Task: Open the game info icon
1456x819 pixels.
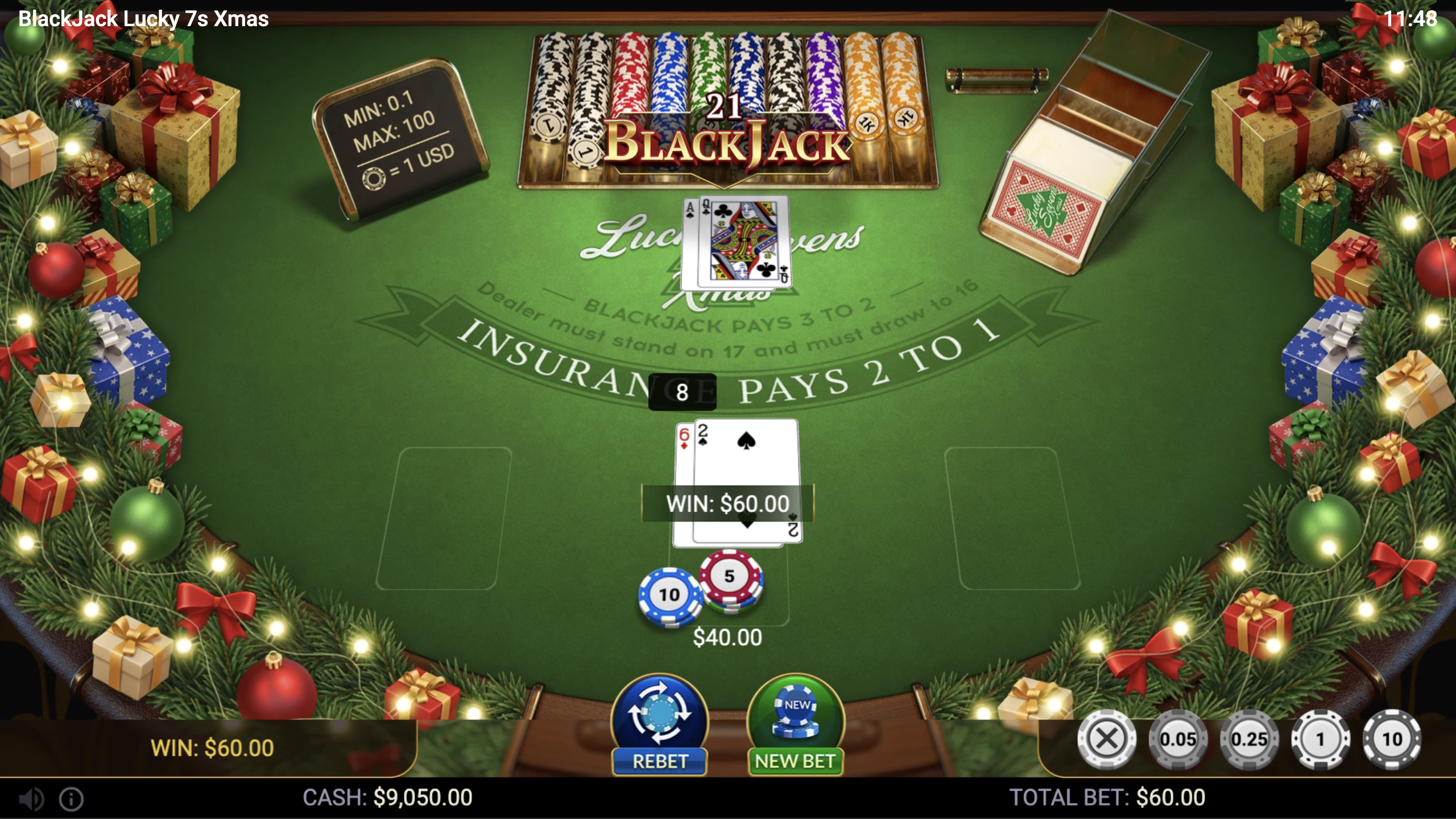Action: (x=72, y=799)
